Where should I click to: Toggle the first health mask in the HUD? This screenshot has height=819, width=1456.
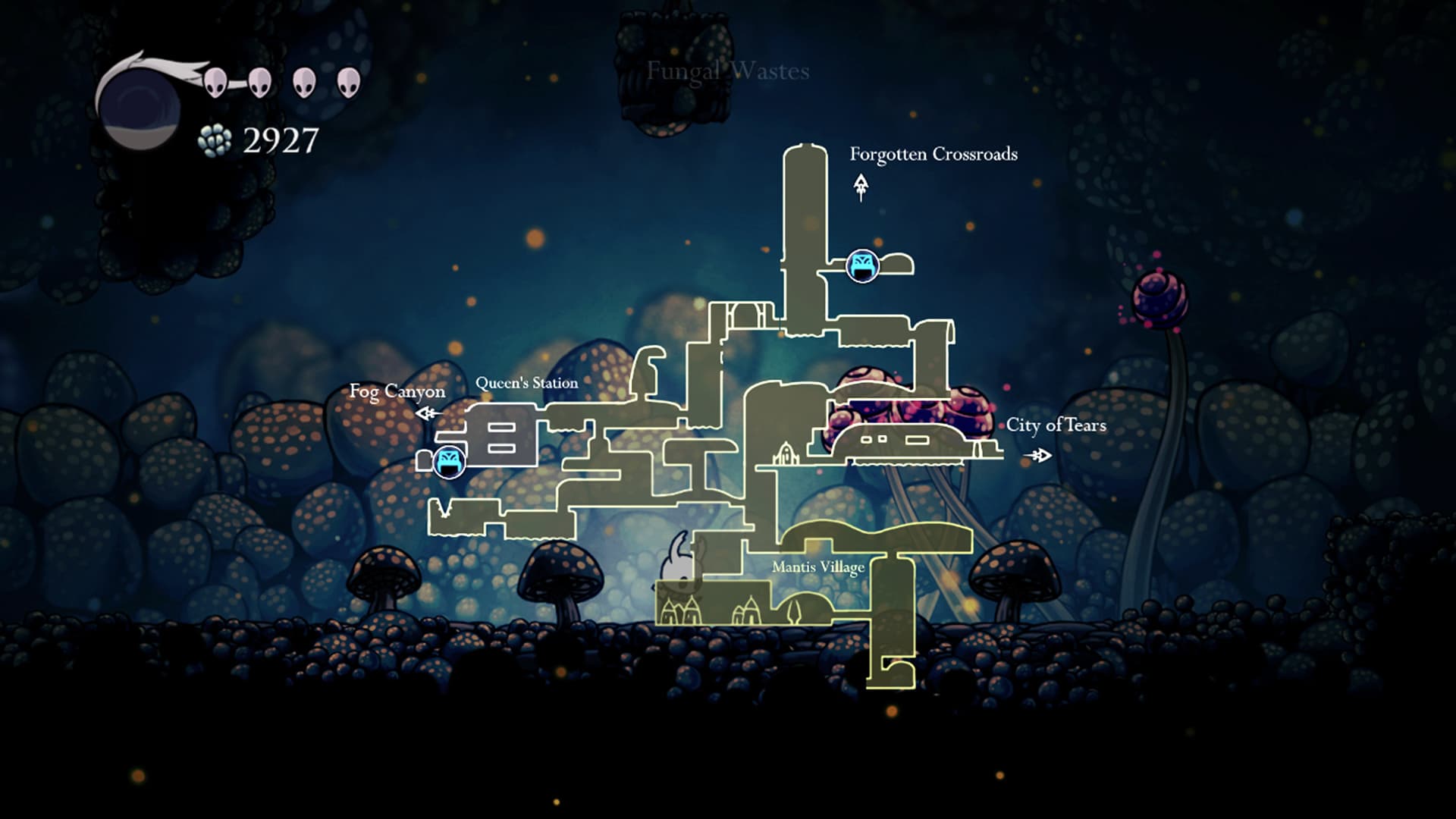215,83
